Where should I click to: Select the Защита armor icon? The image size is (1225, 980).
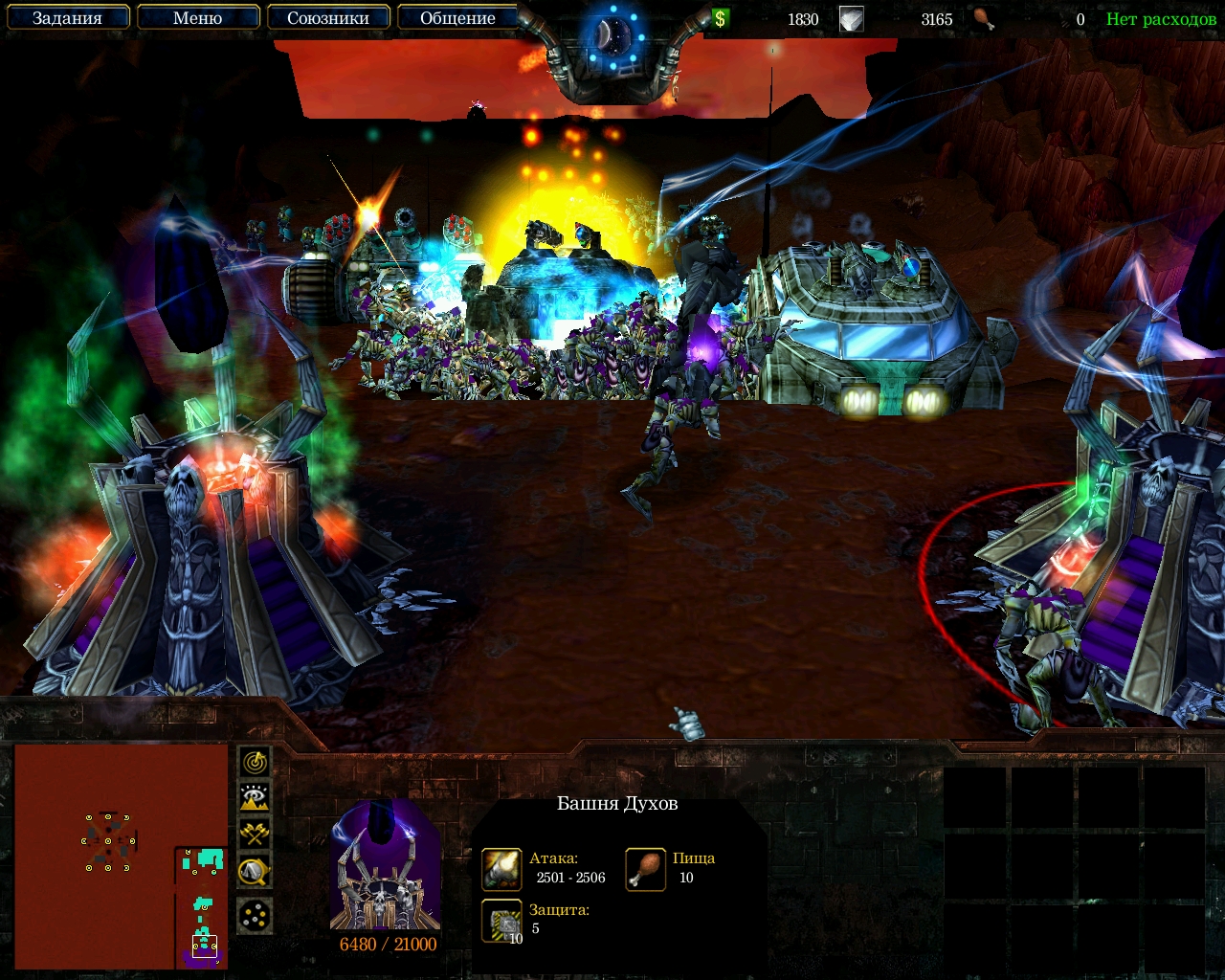501,921
